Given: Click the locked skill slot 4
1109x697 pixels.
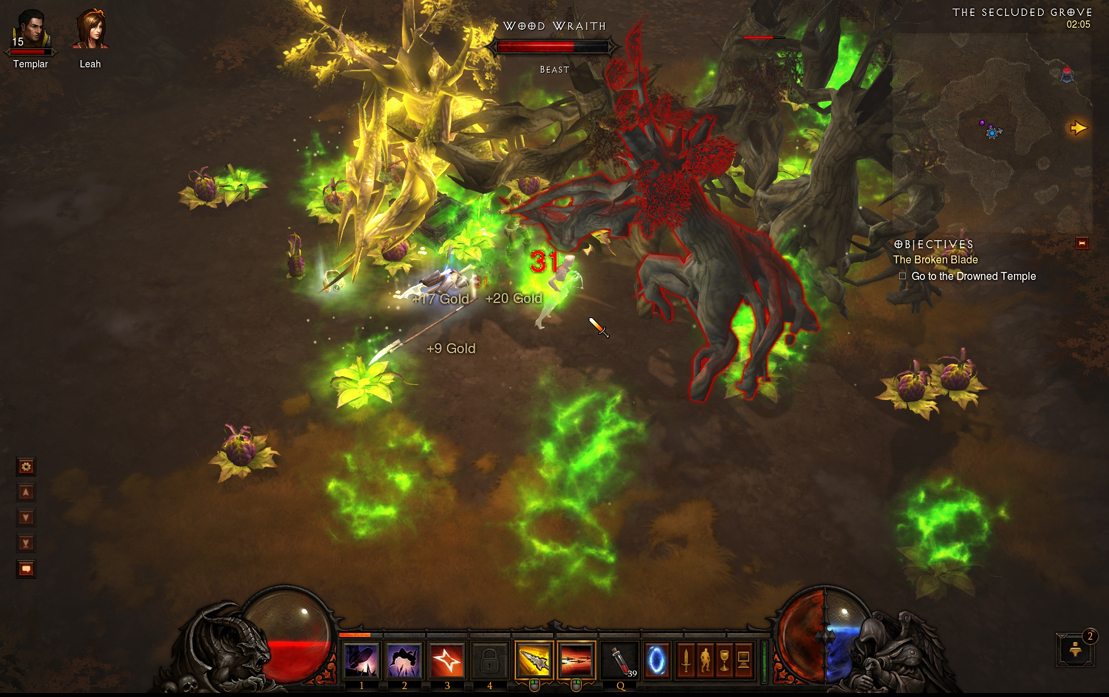Looking at the screenshot, I should 490,661.
